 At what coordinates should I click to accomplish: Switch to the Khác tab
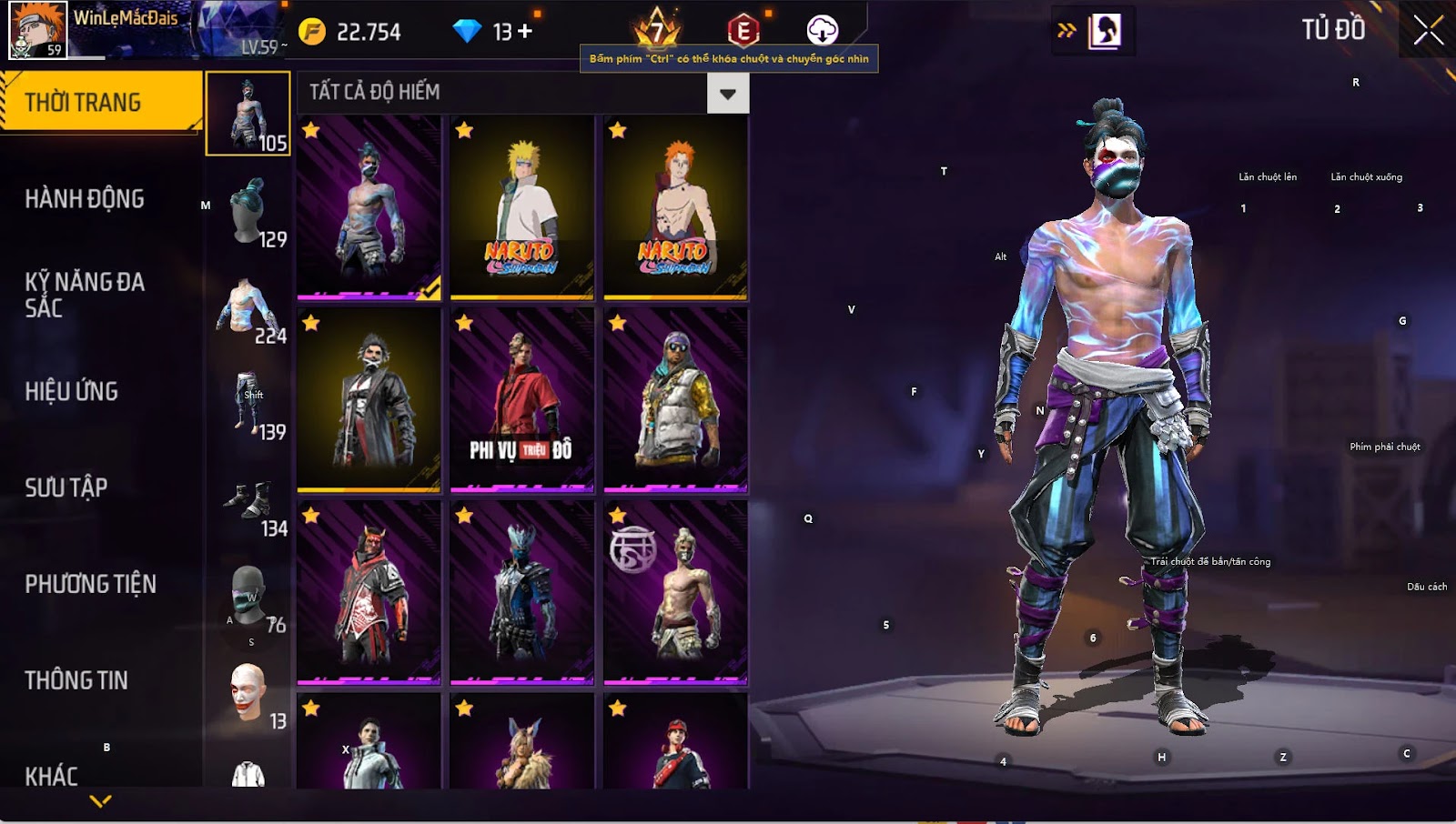point(52,775)
